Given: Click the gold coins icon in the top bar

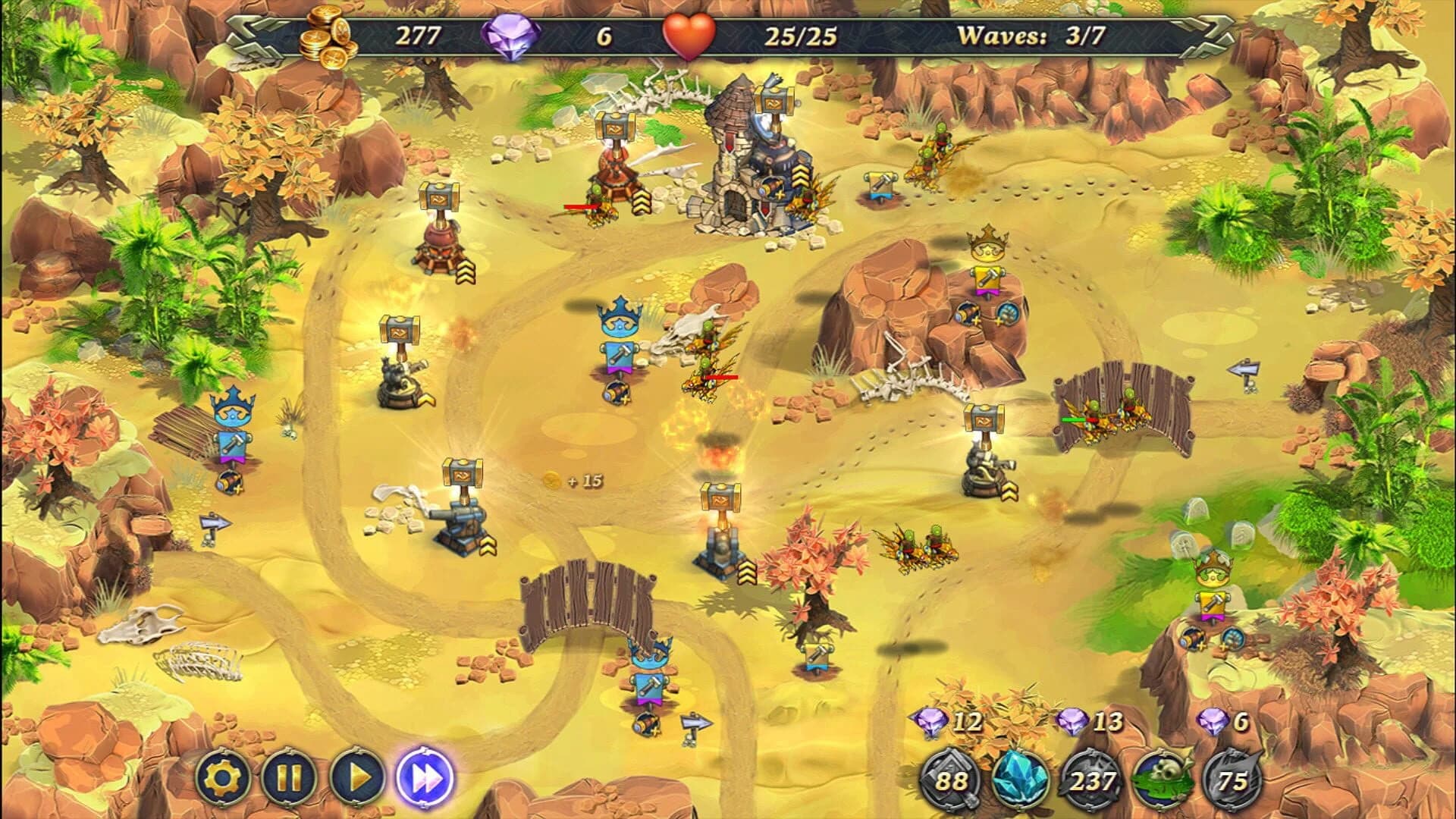Looking at the screenshot, I should 326,34.
